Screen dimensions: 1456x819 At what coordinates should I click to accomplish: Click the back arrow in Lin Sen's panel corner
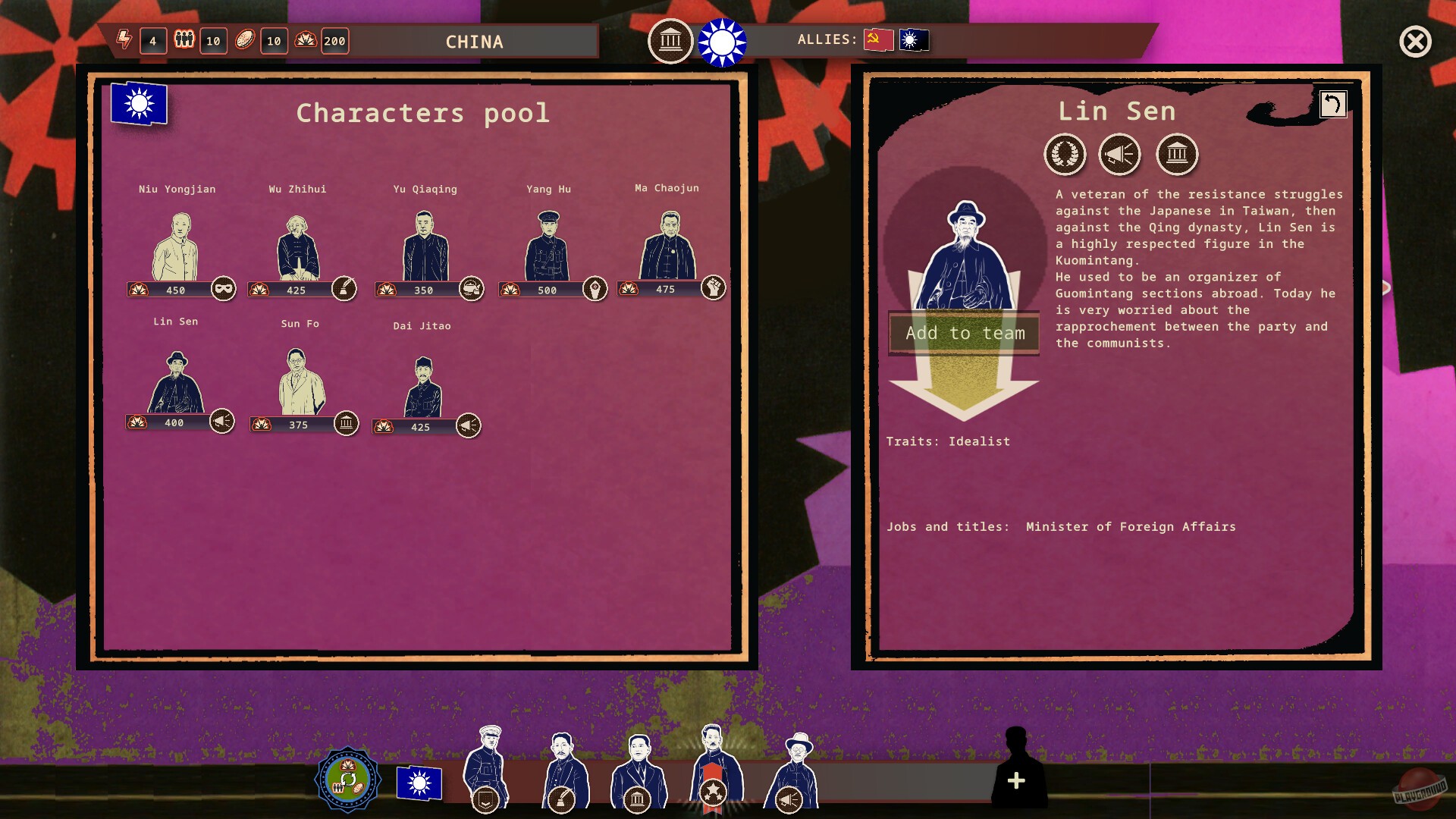coord(1332,105)
